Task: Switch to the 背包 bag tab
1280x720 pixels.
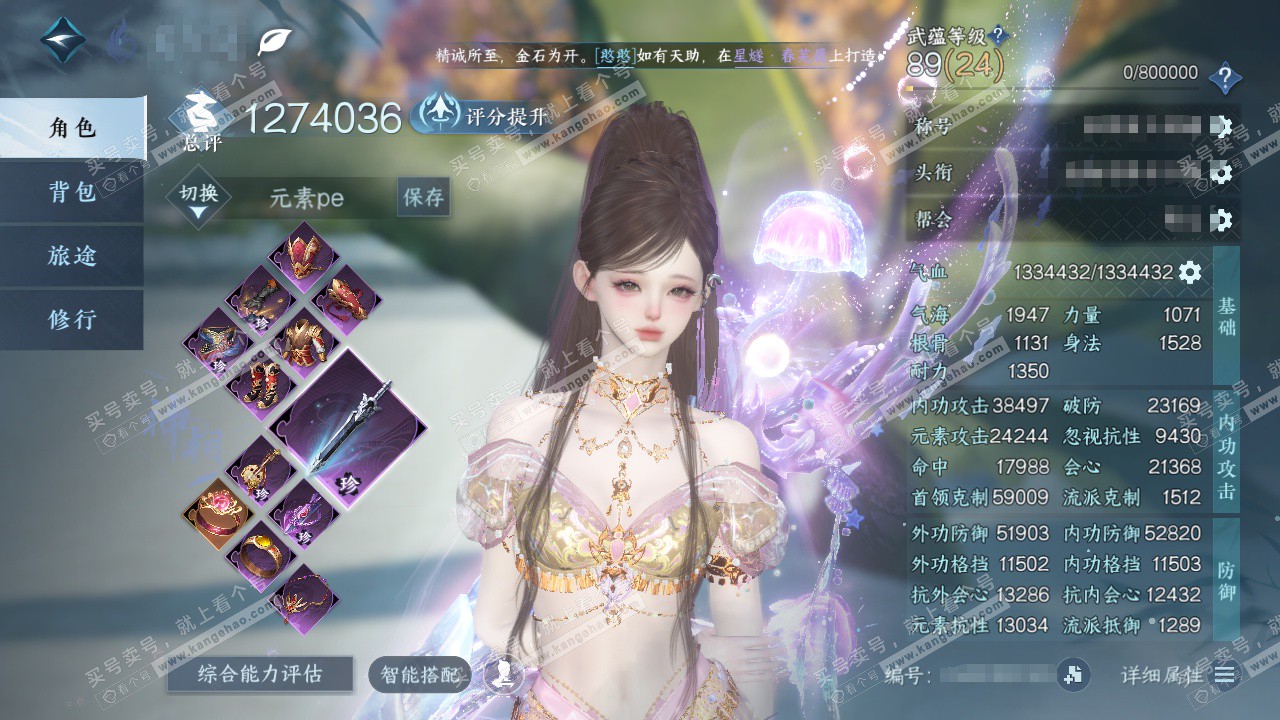Action: pyautogui.click(x=72, y=192)
